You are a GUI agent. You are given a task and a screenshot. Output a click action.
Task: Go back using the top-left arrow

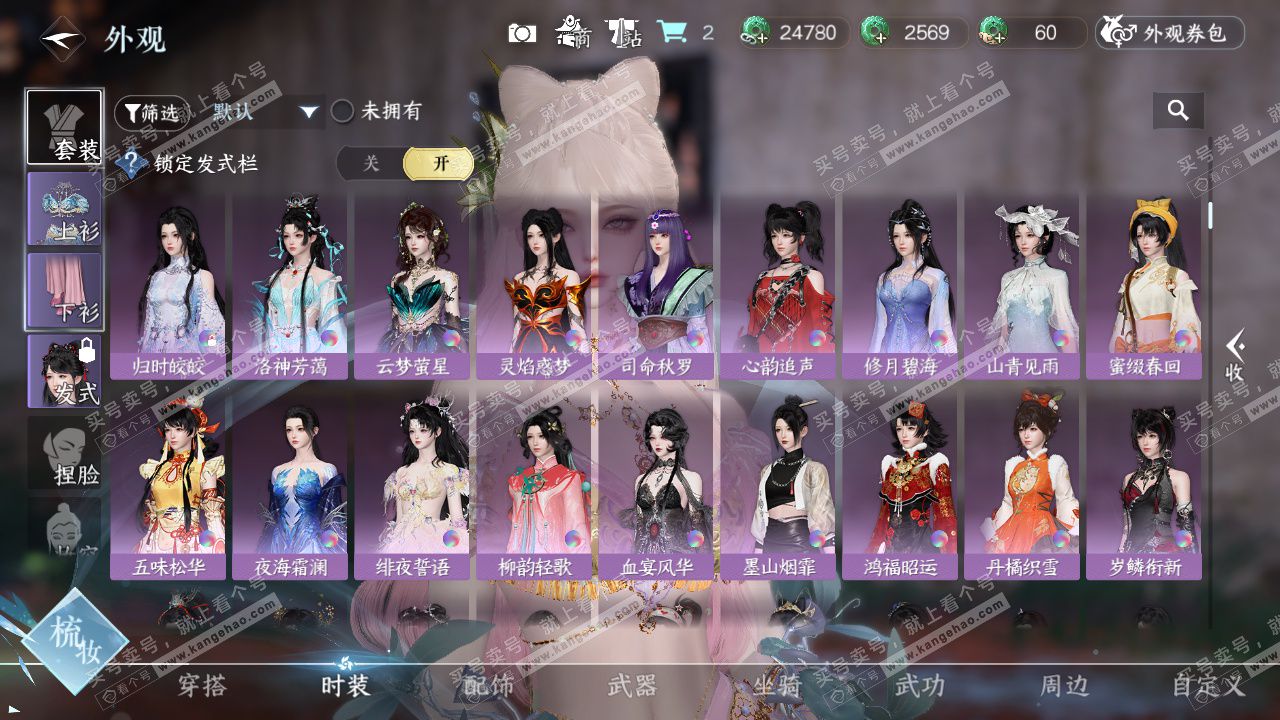click(x=62, y=40)
